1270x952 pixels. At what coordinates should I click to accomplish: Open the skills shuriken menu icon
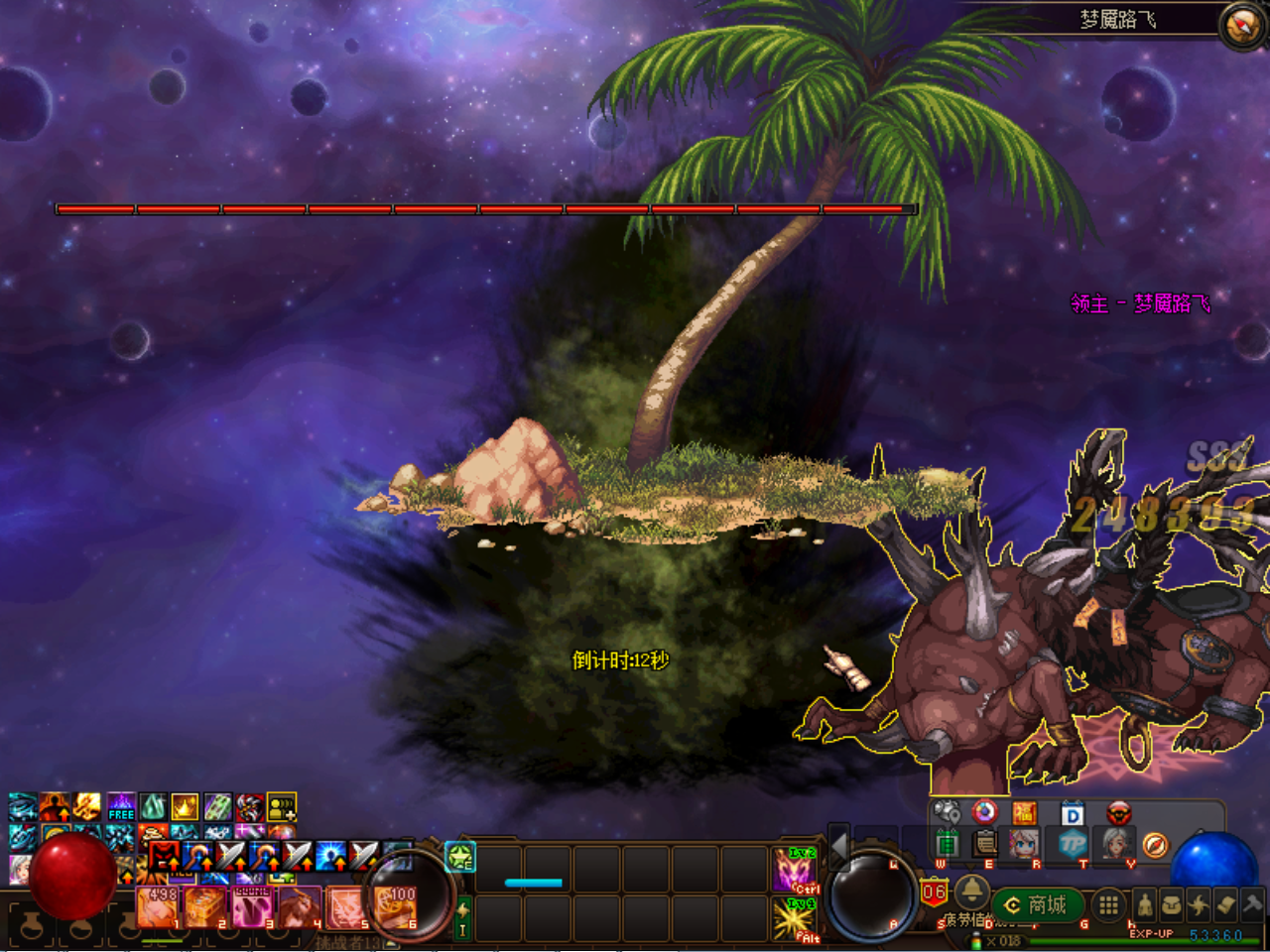[x=1199, y=904]
